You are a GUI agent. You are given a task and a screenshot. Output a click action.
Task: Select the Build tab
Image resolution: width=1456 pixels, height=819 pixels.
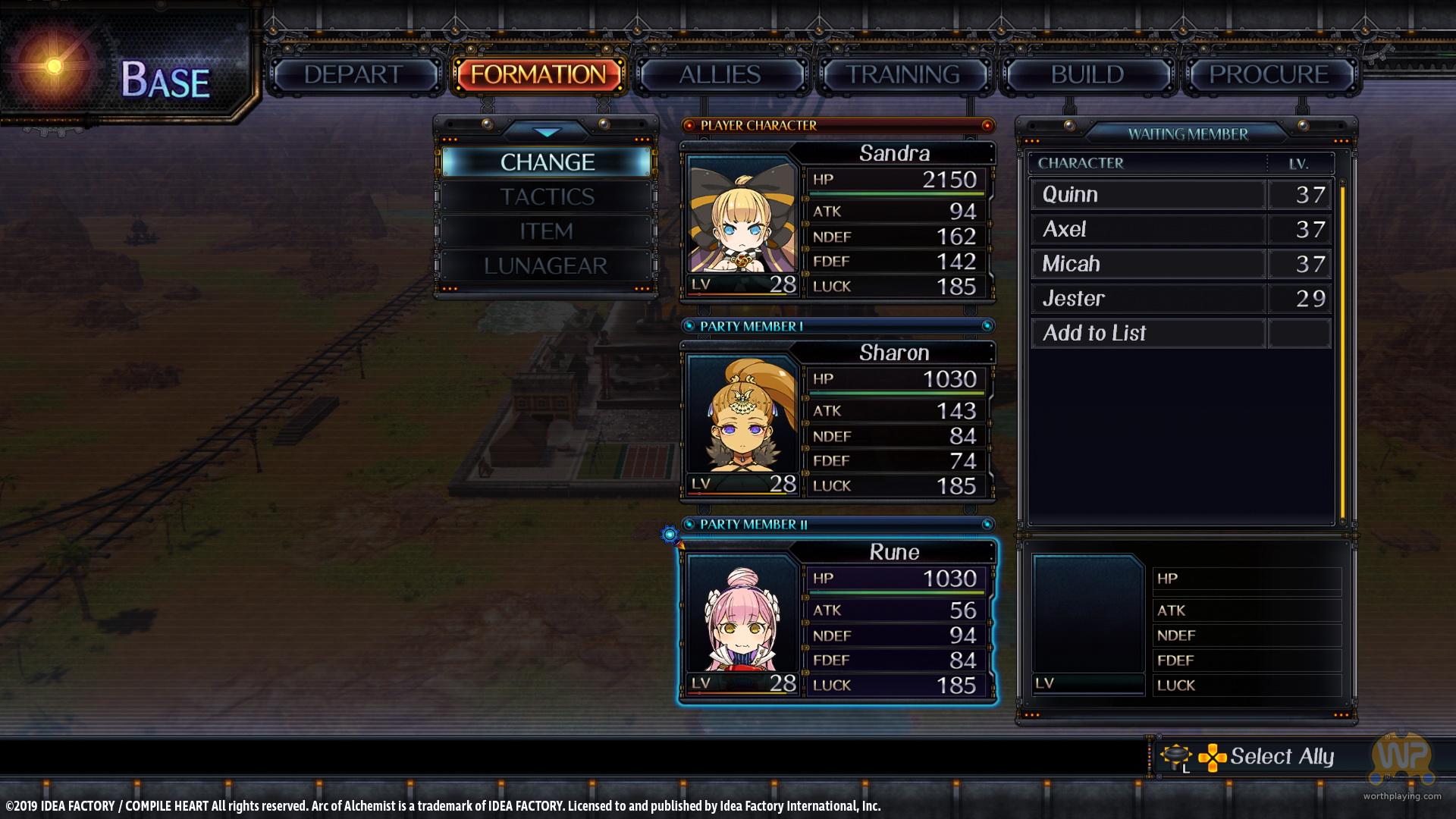point(1087,74)
